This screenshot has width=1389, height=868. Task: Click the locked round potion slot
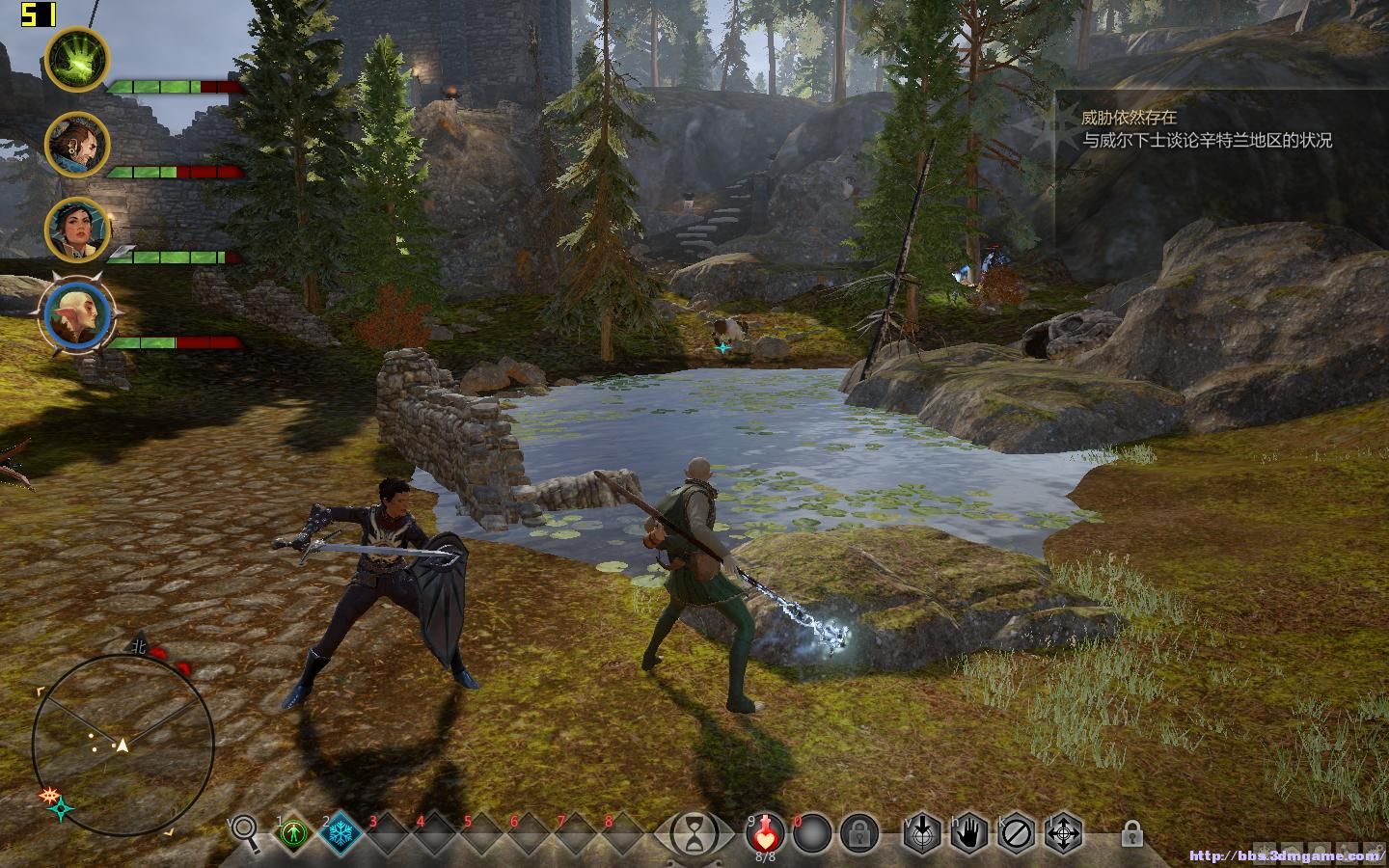tap(858, 832)
